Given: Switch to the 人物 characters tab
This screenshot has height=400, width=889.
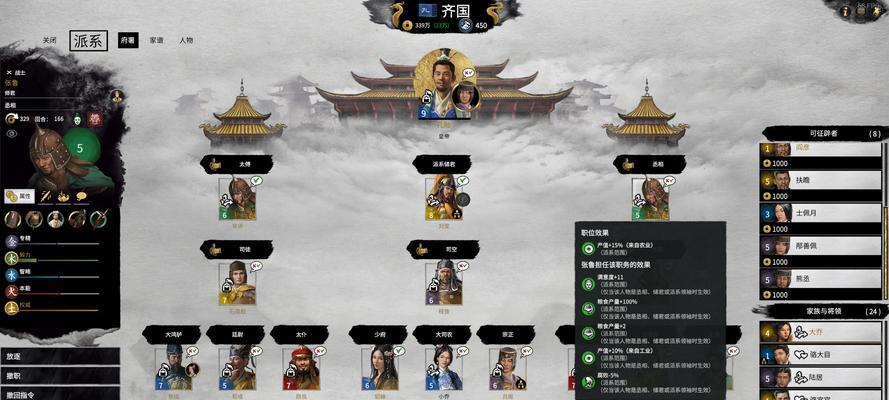Looking at the screenshot, I should 186,40.
